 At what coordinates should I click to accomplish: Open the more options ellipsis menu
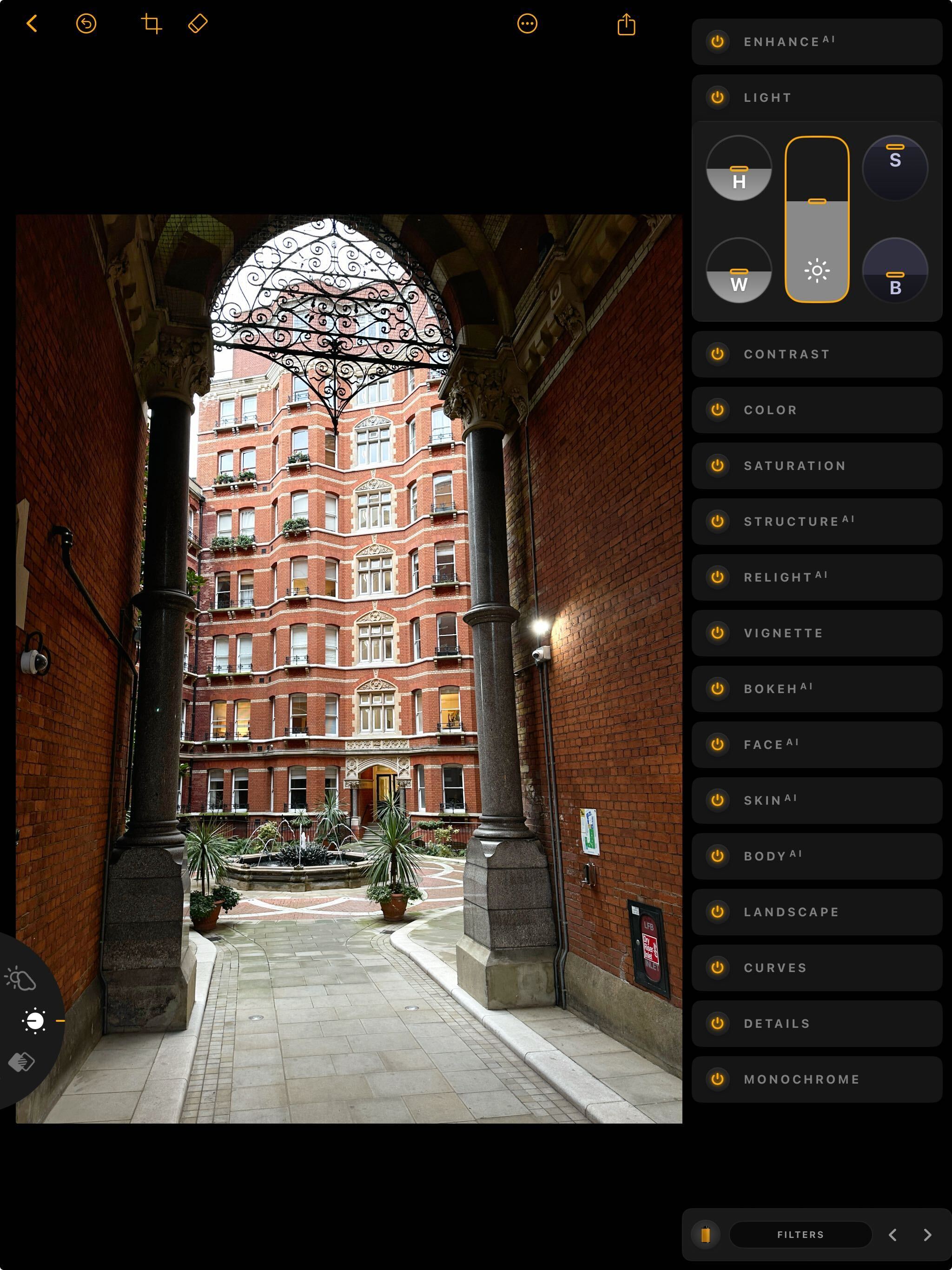pyautogui.click(x=527, y=24)
